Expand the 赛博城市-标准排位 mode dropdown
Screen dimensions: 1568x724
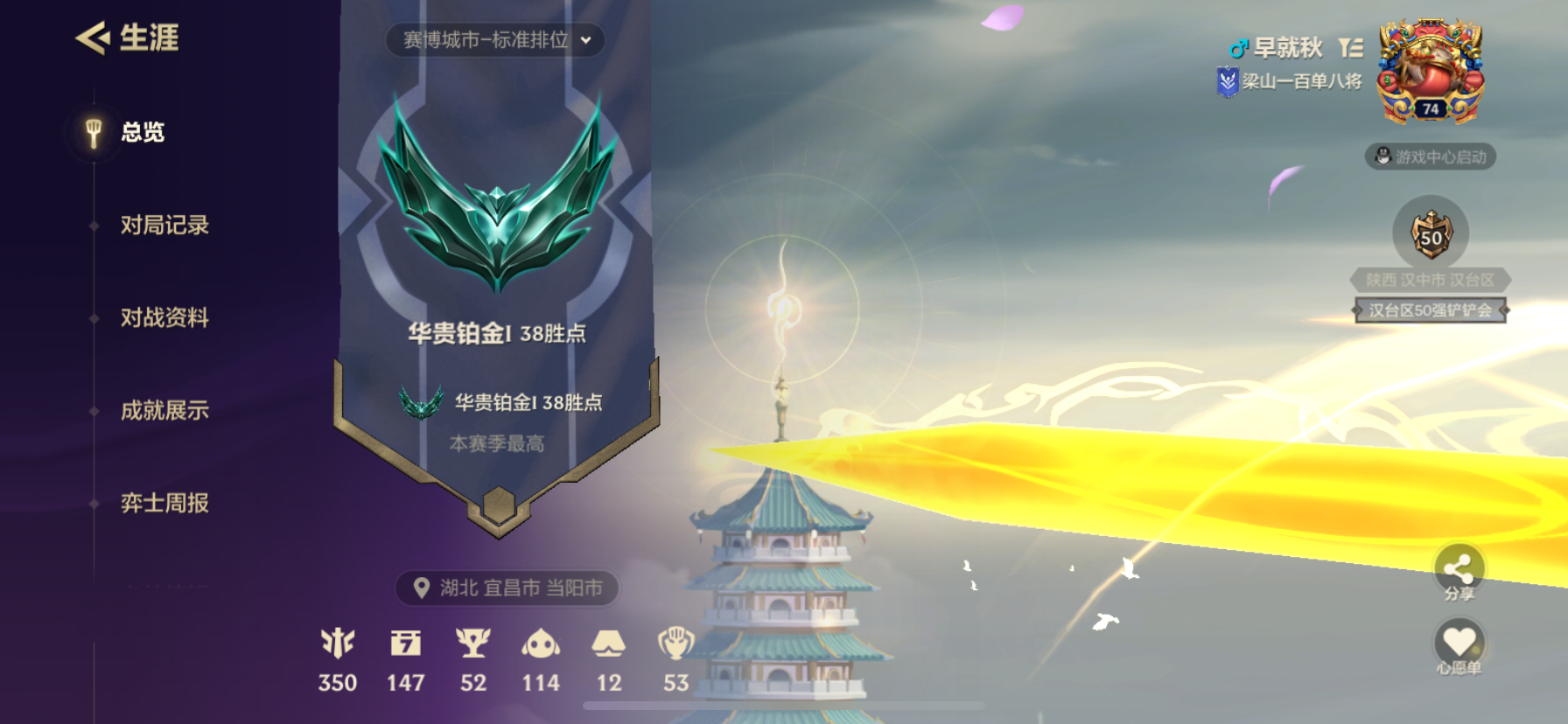(496, 40)
